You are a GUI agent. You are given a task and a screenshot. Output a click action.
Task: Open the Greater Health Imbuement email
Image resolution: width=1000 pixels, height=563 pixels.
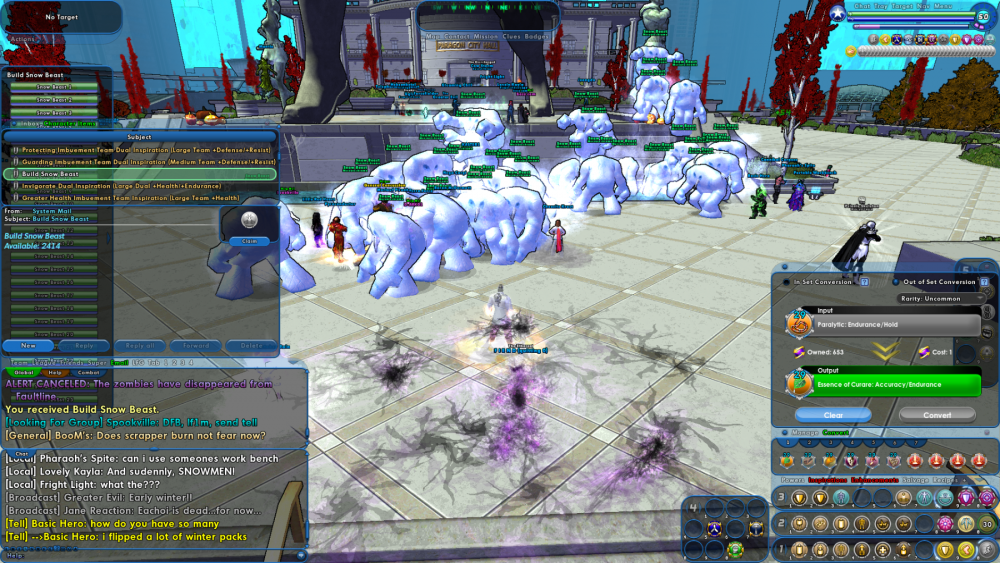point(140,198)
